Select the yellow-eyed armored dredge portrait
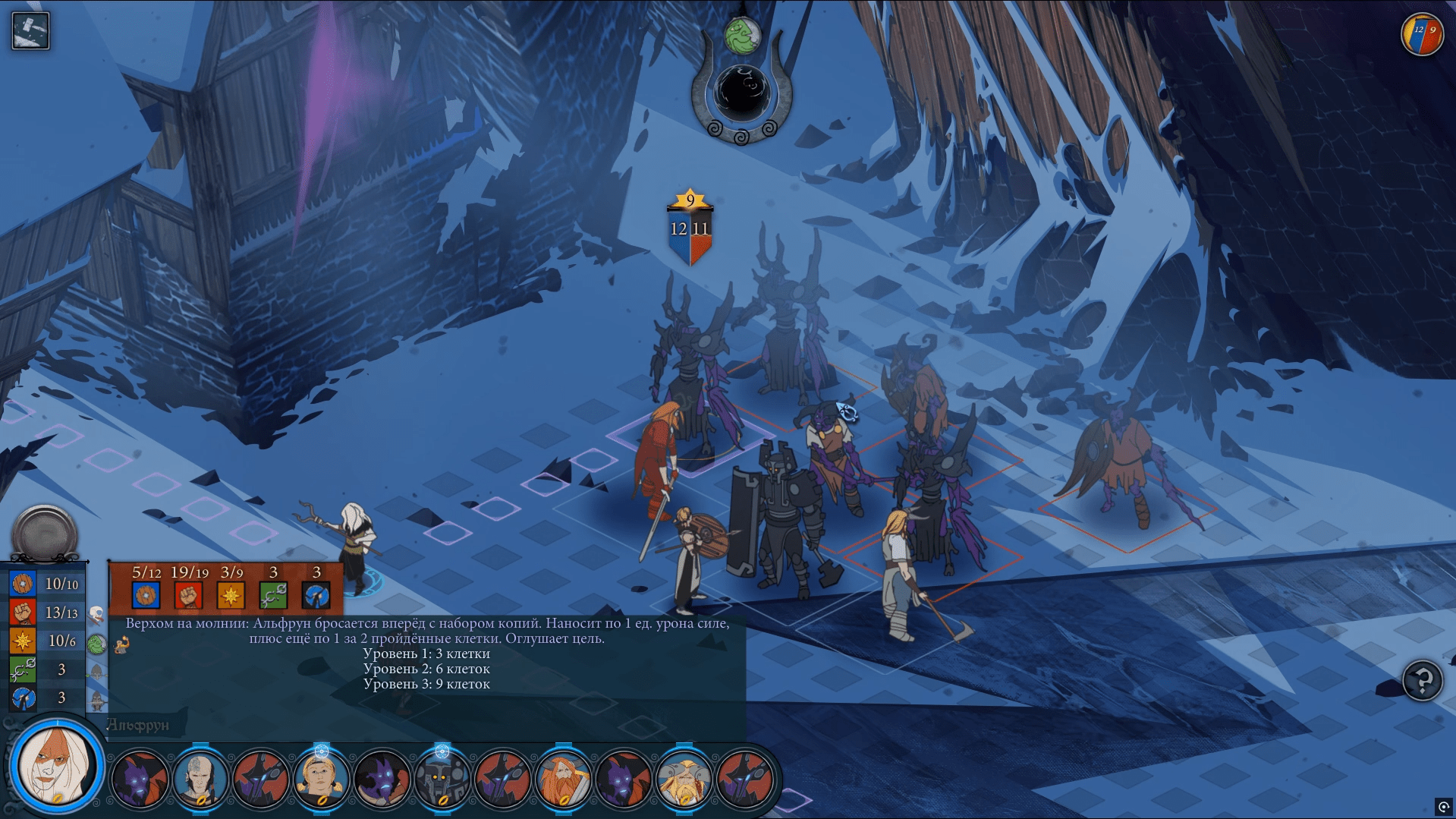This screenshot has height=819, width=1456. click(442, 778)
